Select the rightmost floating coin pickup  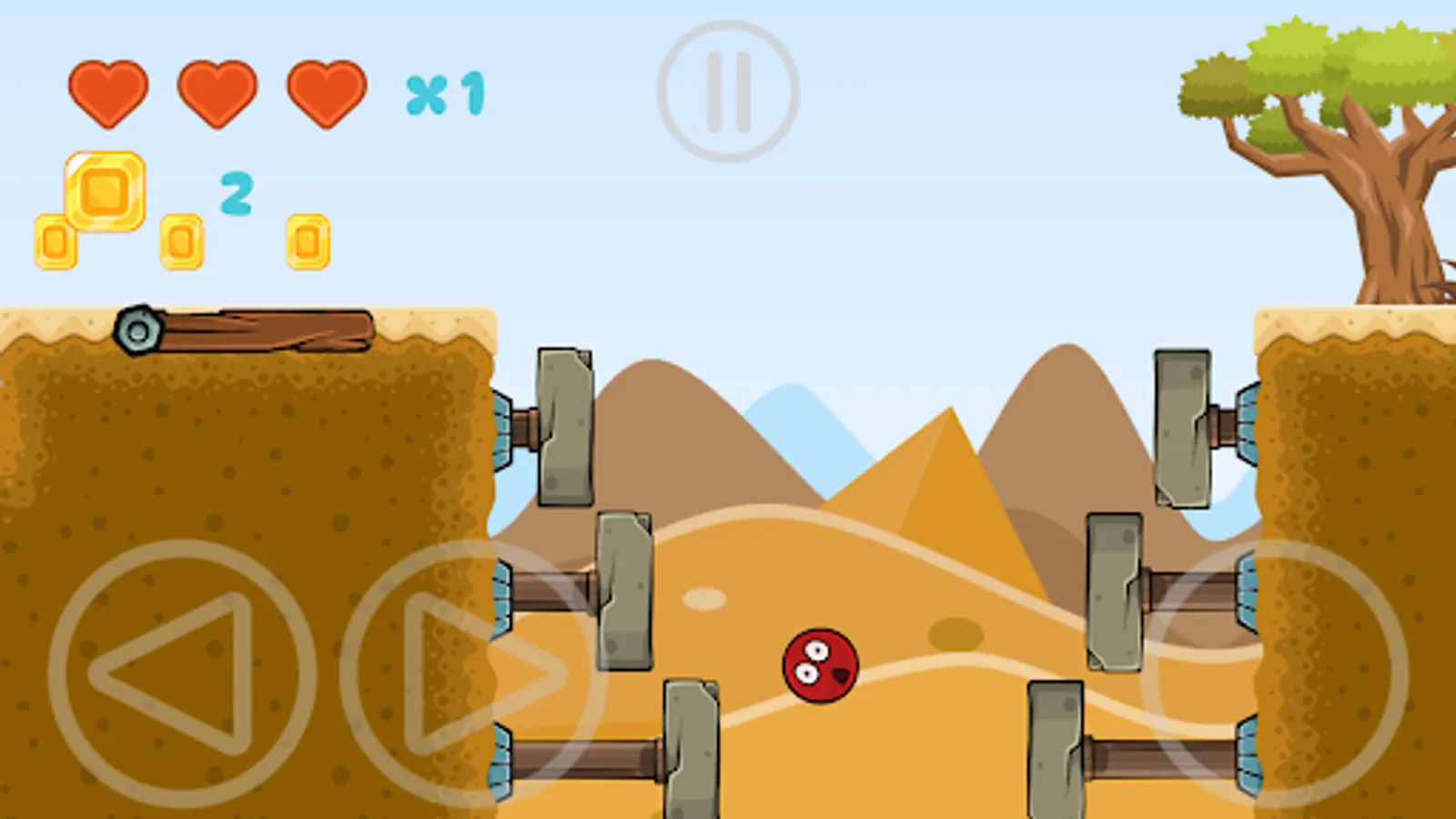[x=309, y=241]
